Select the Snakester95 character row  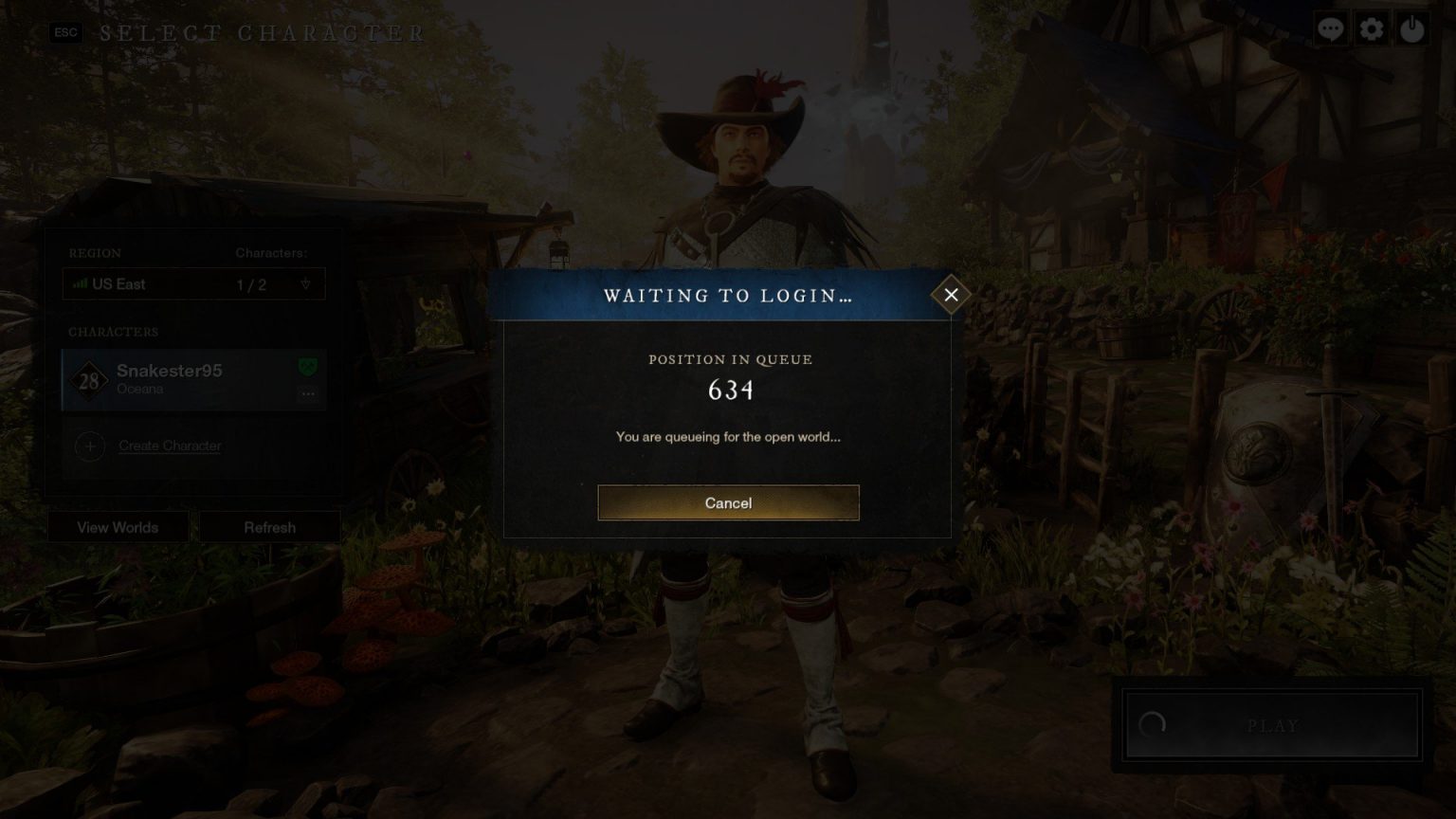(x=190, y=379)
